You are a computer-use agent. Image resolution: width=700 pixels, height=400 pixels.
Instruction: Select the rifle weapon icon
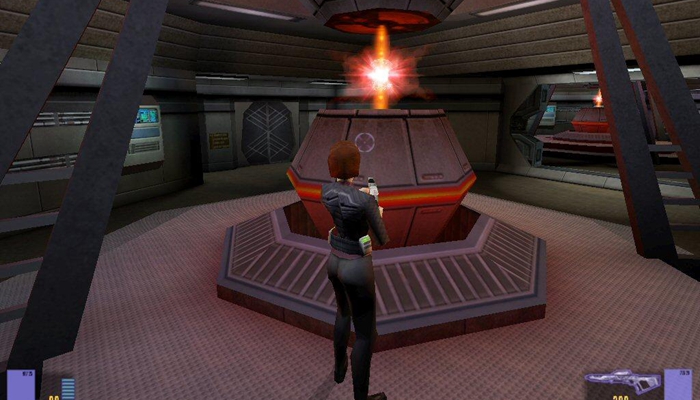point(621,380)
